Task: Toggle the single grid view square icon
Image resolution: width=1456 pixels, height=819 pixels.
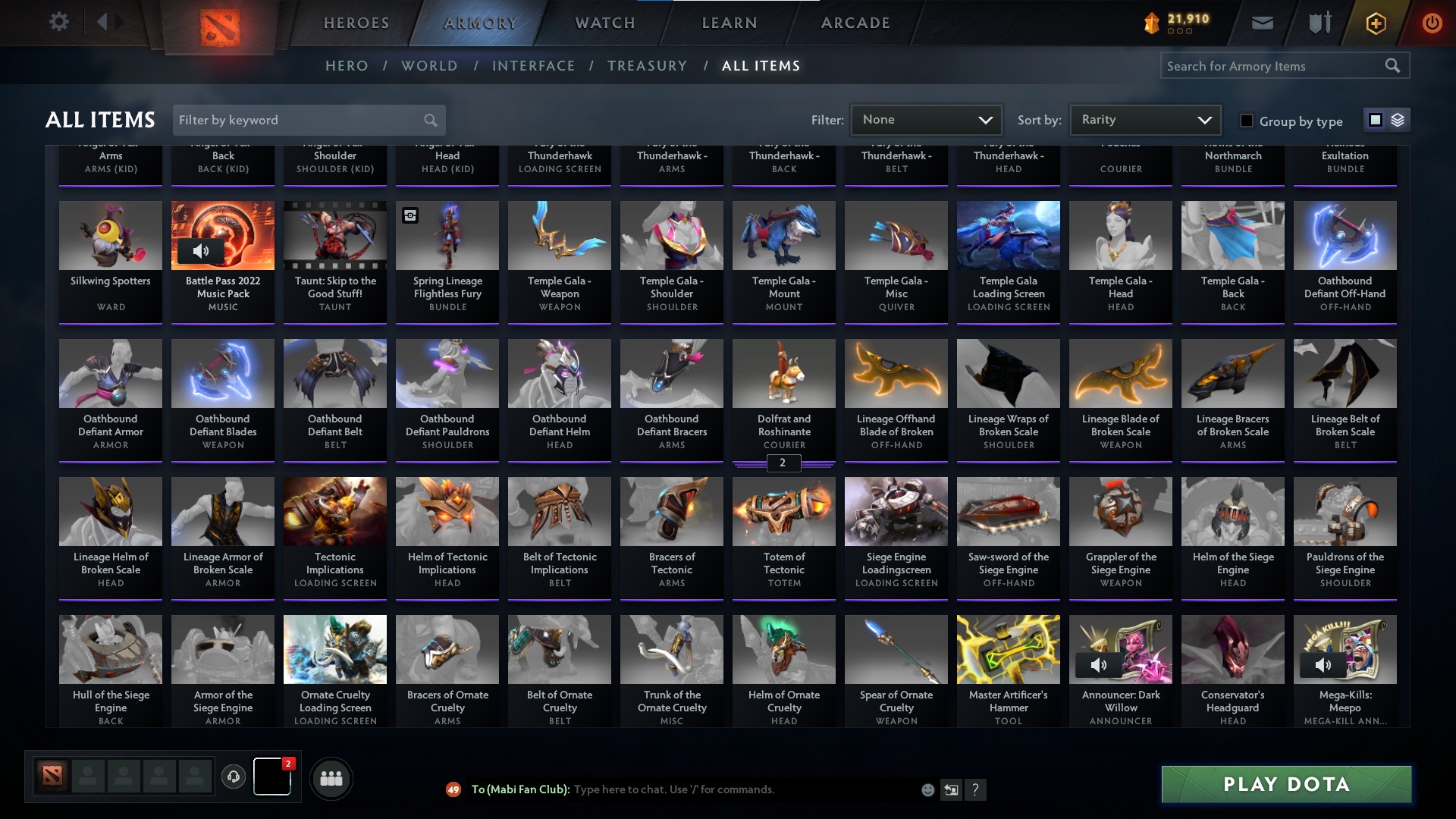Action: [1375, 120]
